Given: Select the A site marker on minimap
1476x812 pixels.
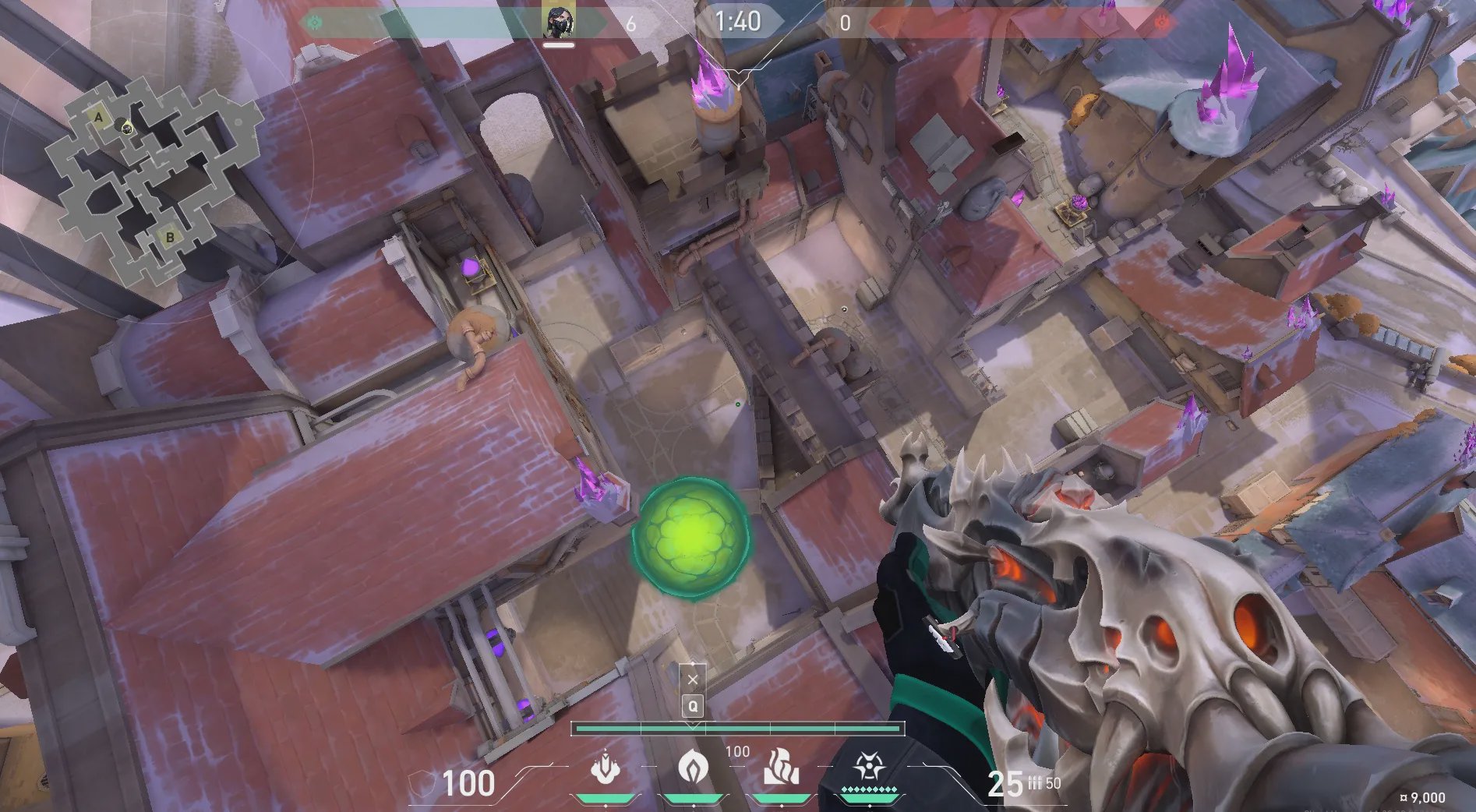Looking at the screenshot, I should (99, 118).
